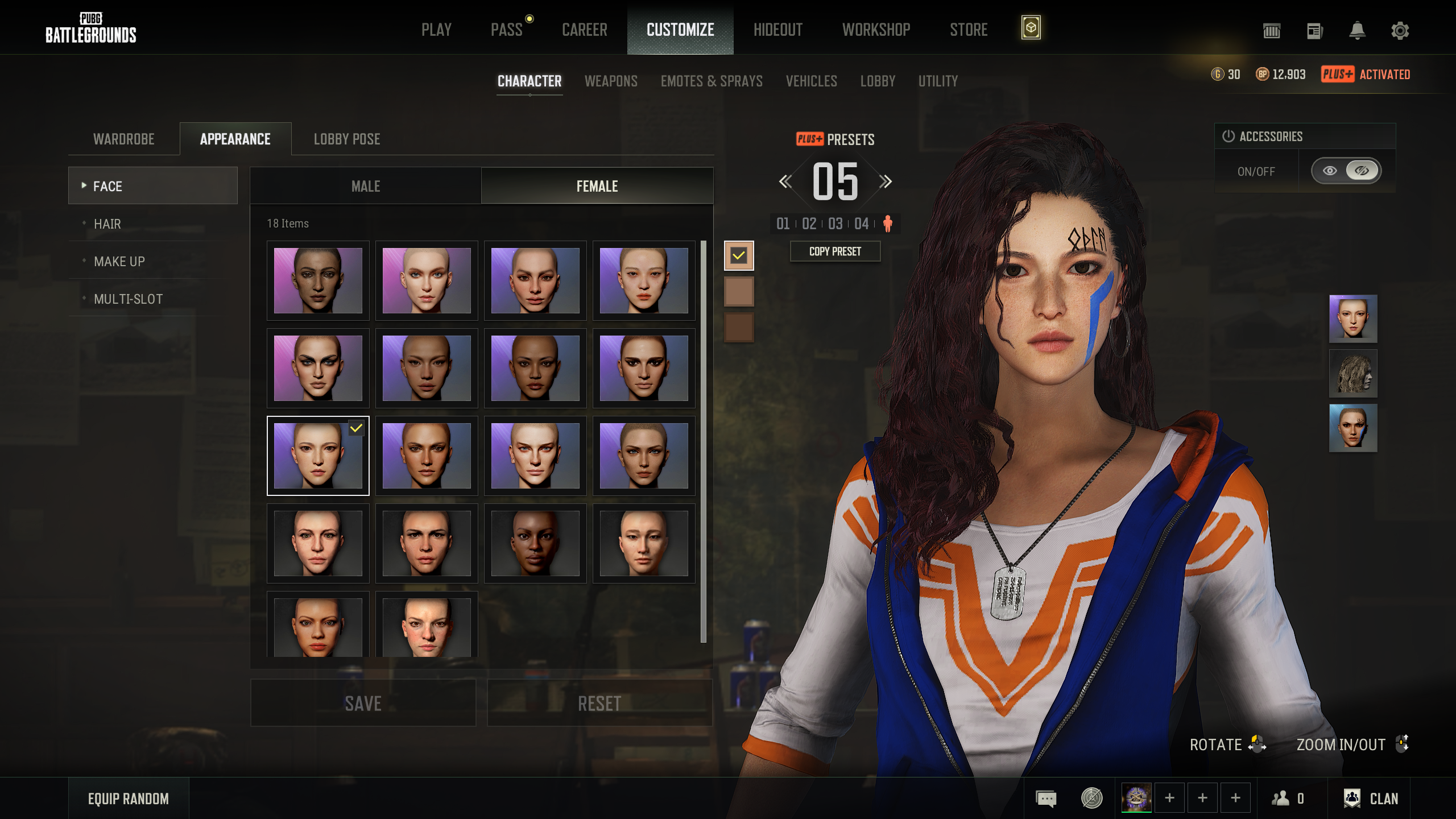Open the settings gear icon
Image resolution: width=1456 pixels, height=819 pixels.
point(1400,31)
